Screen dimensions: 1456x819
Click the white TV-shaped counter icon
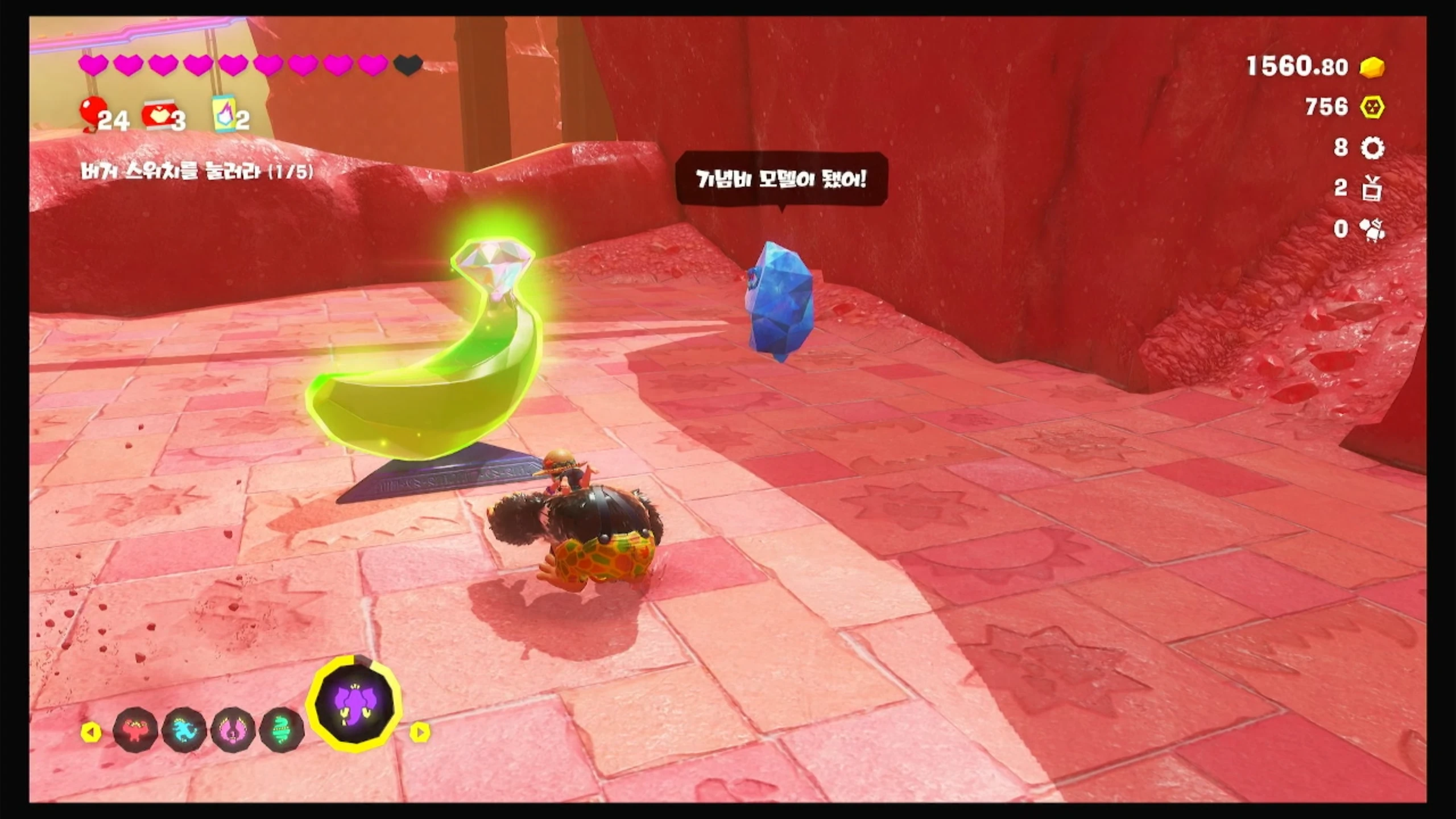(1372, 188)
